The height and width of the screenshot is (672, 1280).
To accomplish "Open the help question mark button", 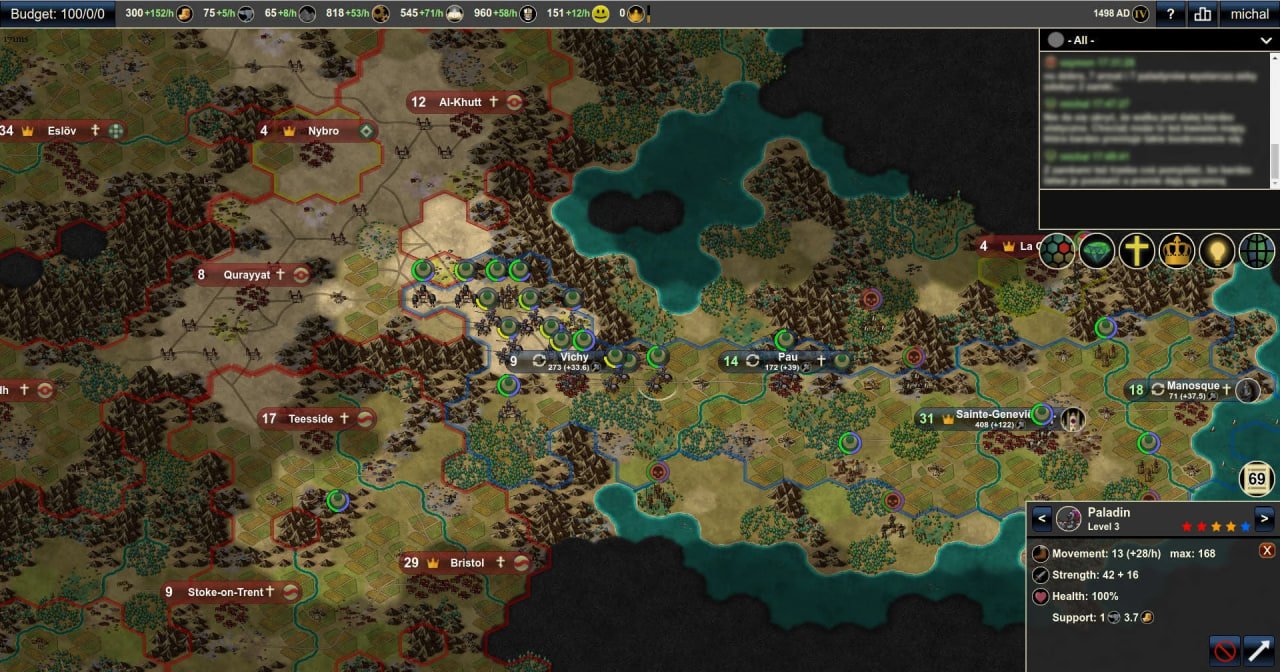I will (x=1171, y=14).
